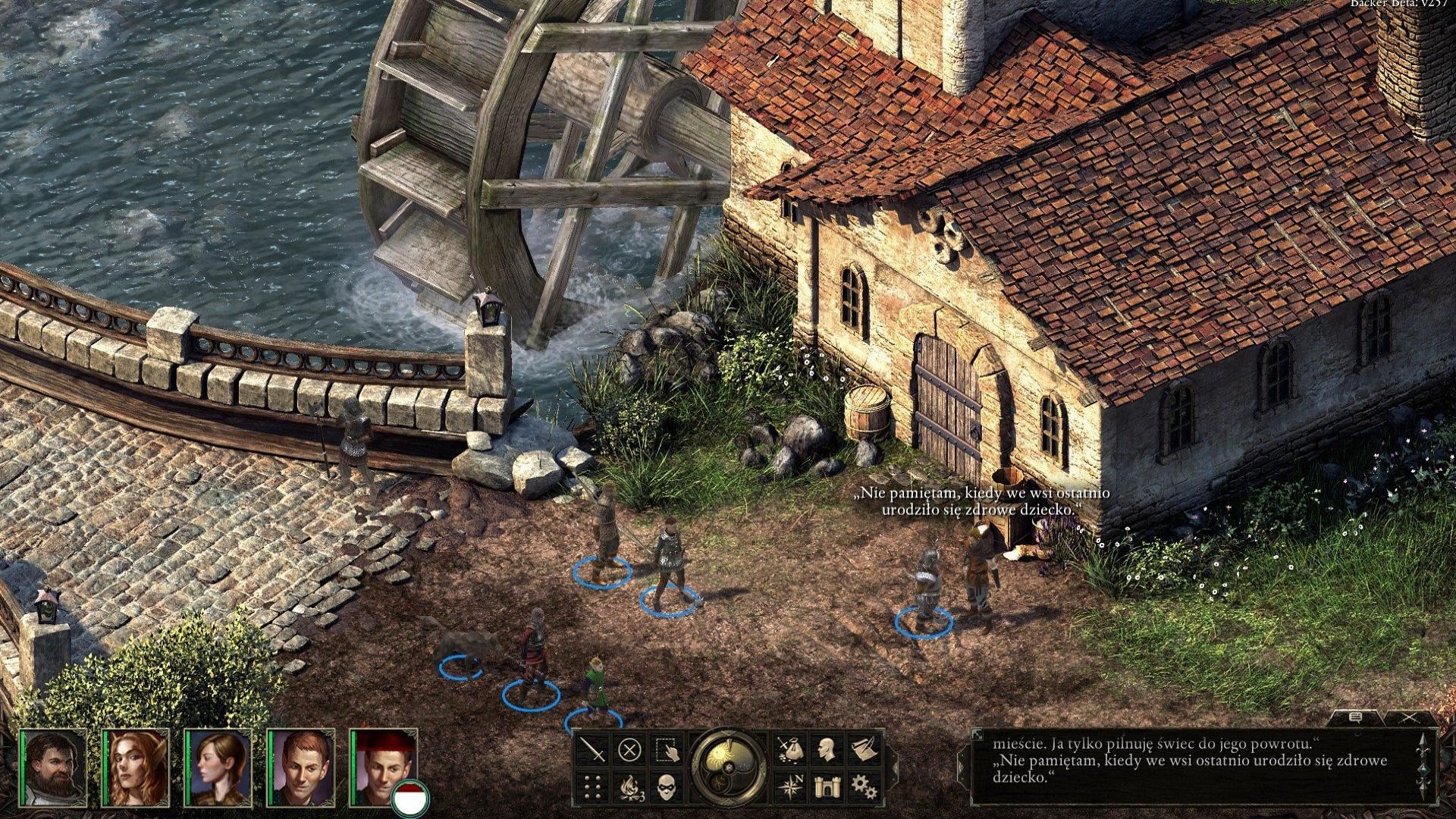Select the bearded man's party portrait
This screenshot has width=1456, height=819.
coord(53,767)
